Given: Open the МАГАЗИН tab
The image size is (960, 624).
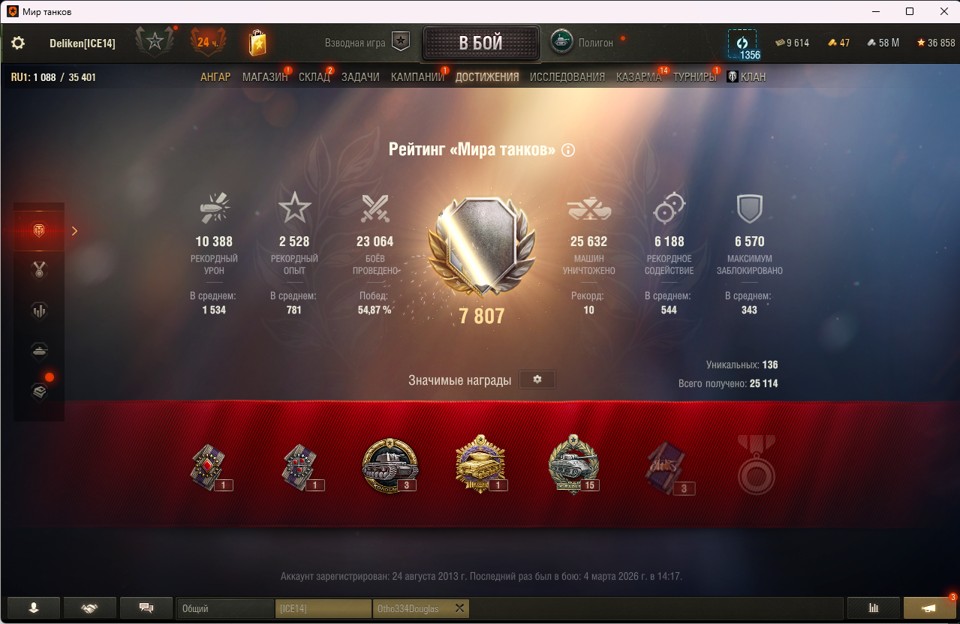Looking at the screenshot, I should (265, 77).
